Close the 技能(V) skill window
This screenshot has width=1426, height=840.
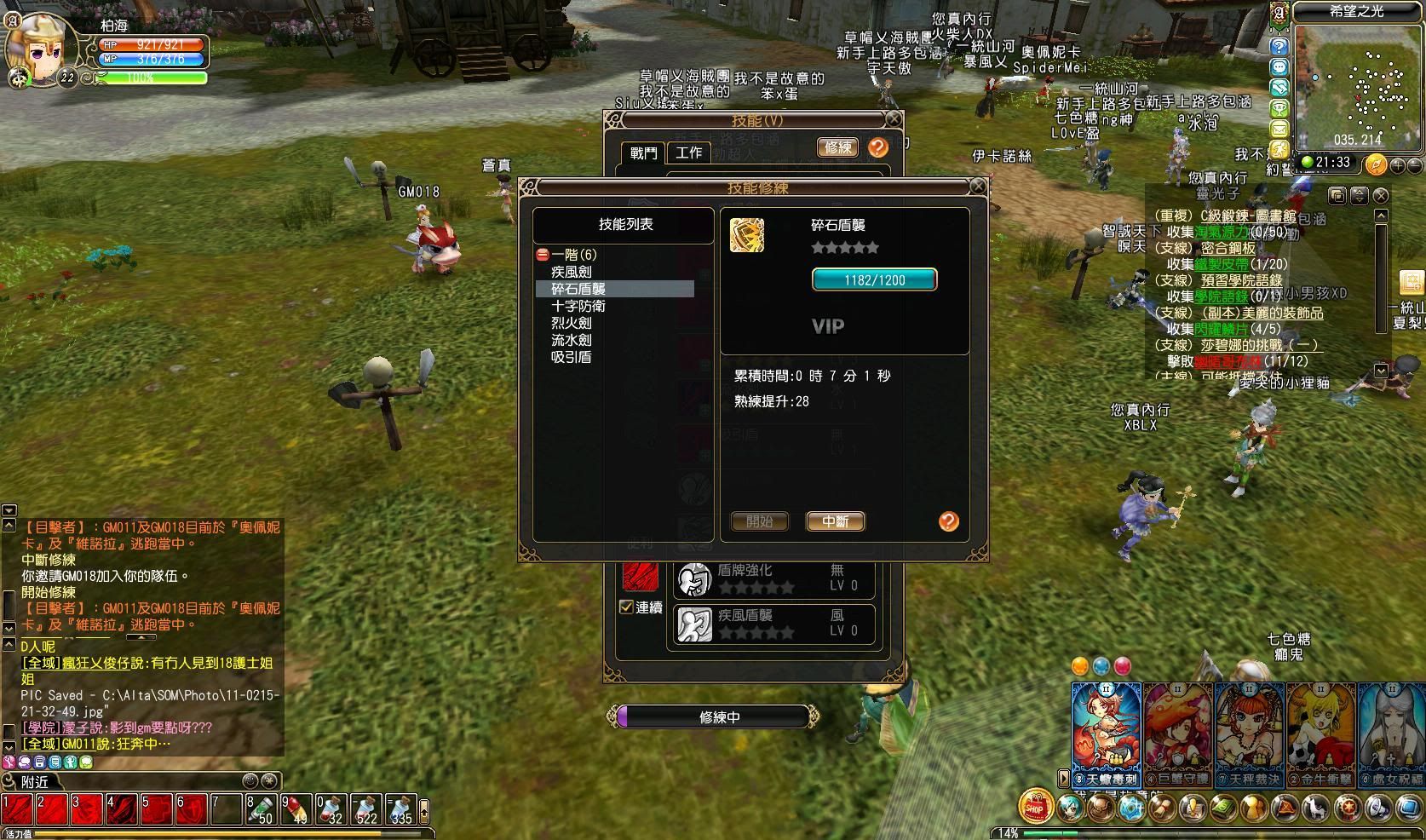click(x=893, y=119)
